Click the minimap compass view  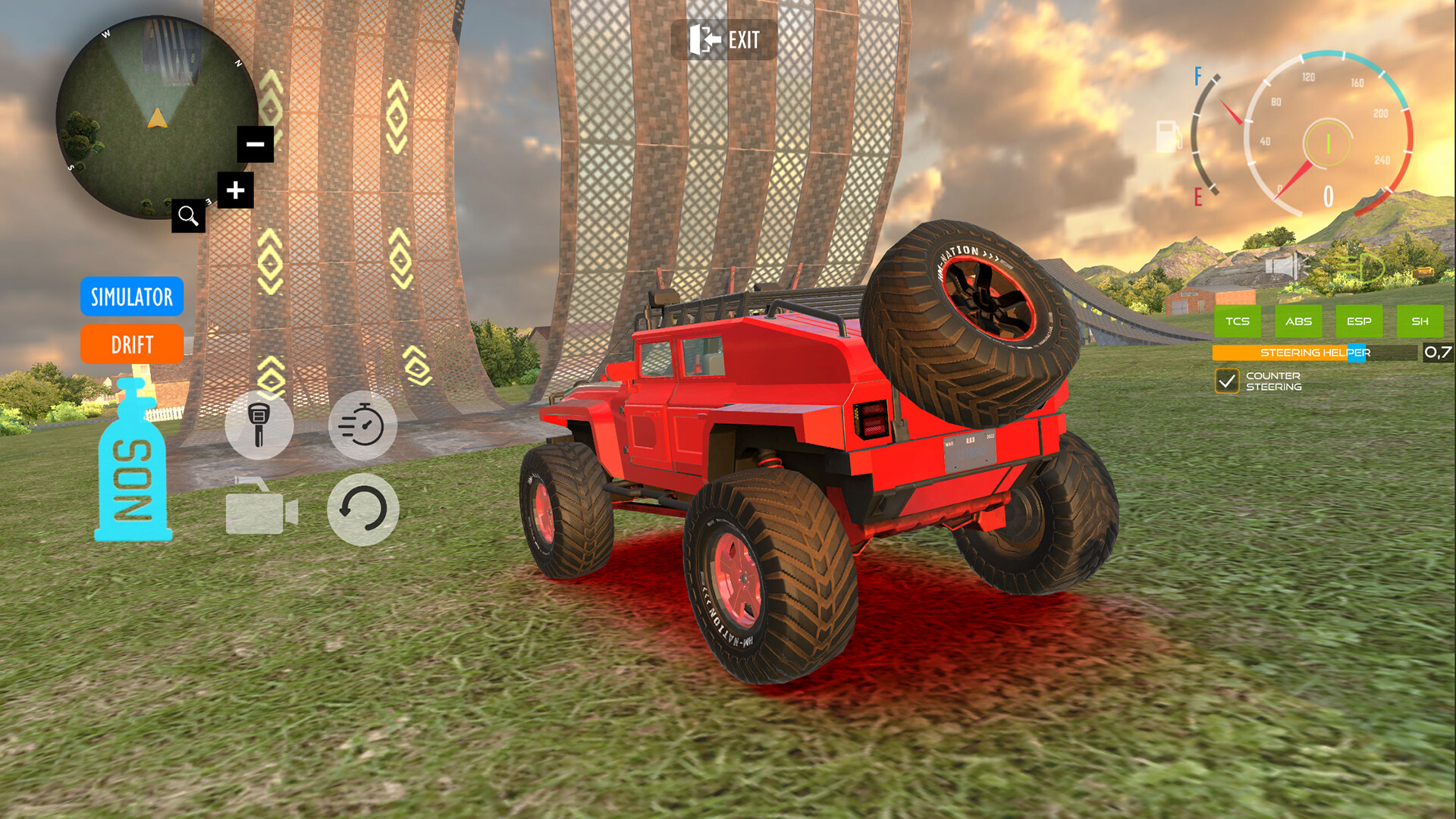(x=155, y=120)
